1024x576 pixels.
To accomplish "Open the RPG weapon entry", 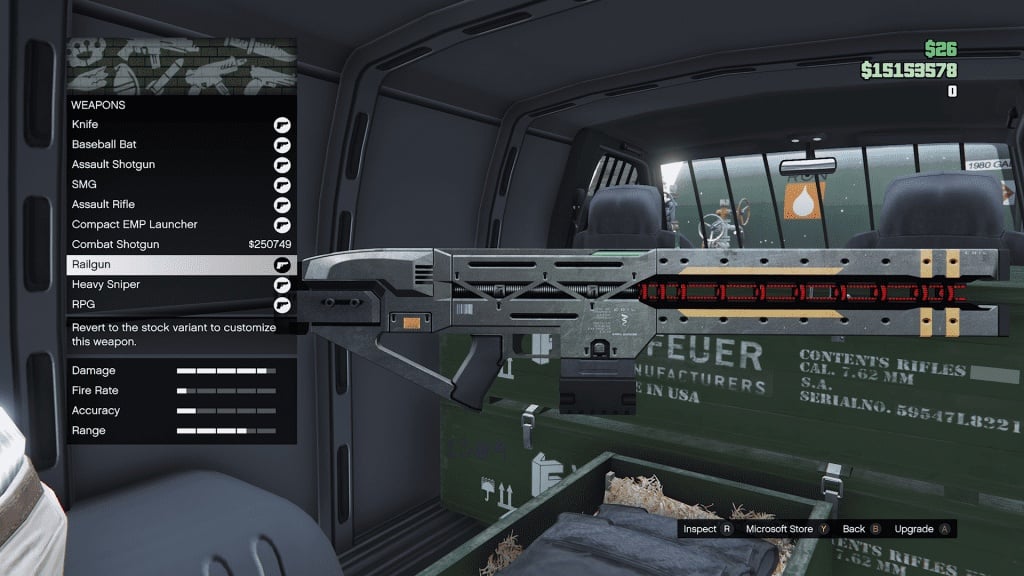I will 181,304.
